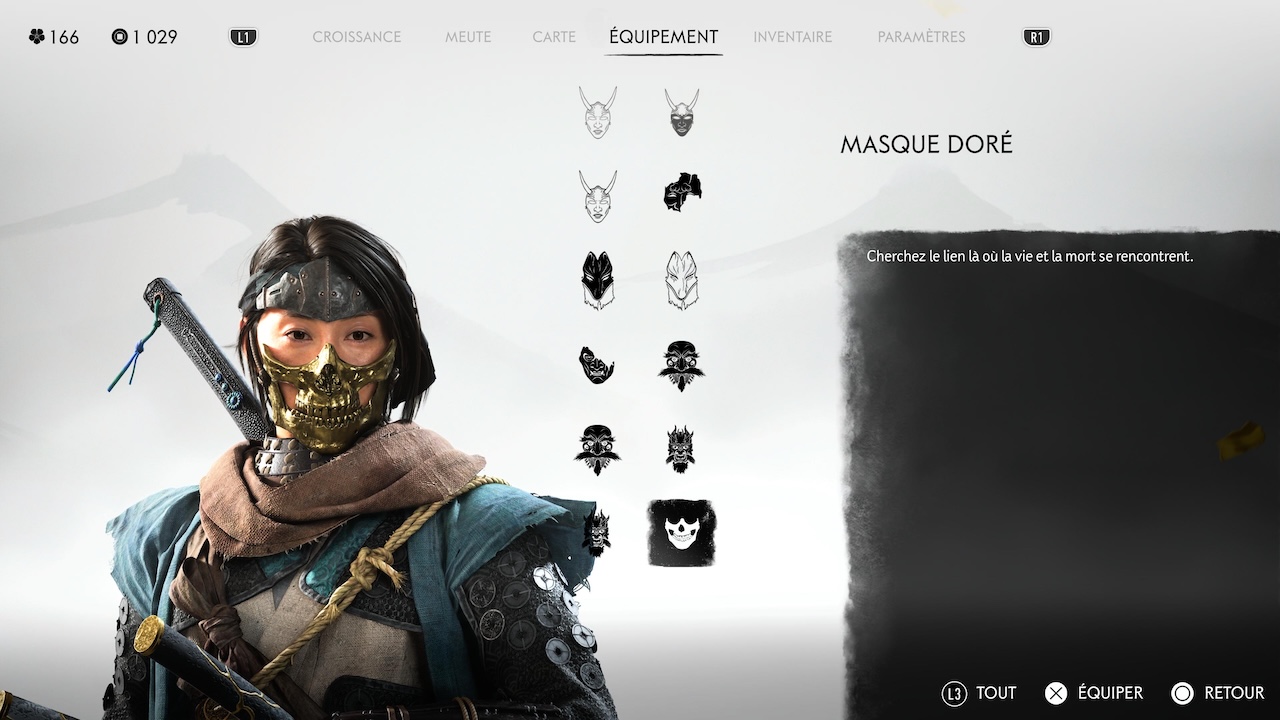Select the tilted black half-mask
This screenshot has width=1280, height=720.
point(597,364)
